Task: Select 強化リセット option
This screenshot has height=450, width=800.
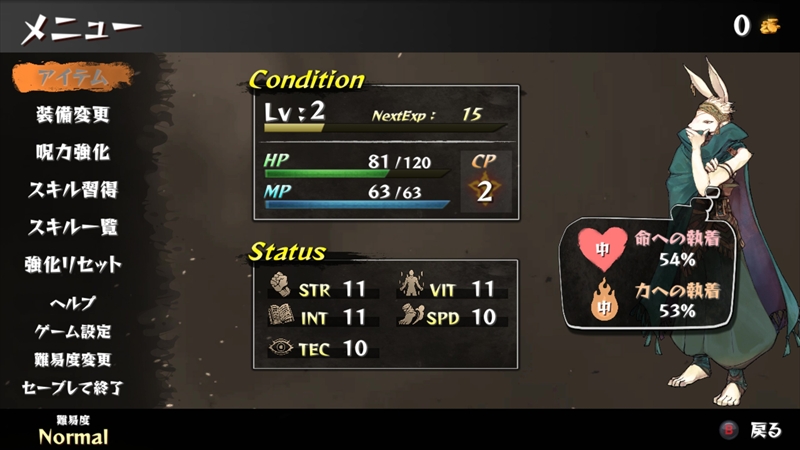Action: (73, 265)
